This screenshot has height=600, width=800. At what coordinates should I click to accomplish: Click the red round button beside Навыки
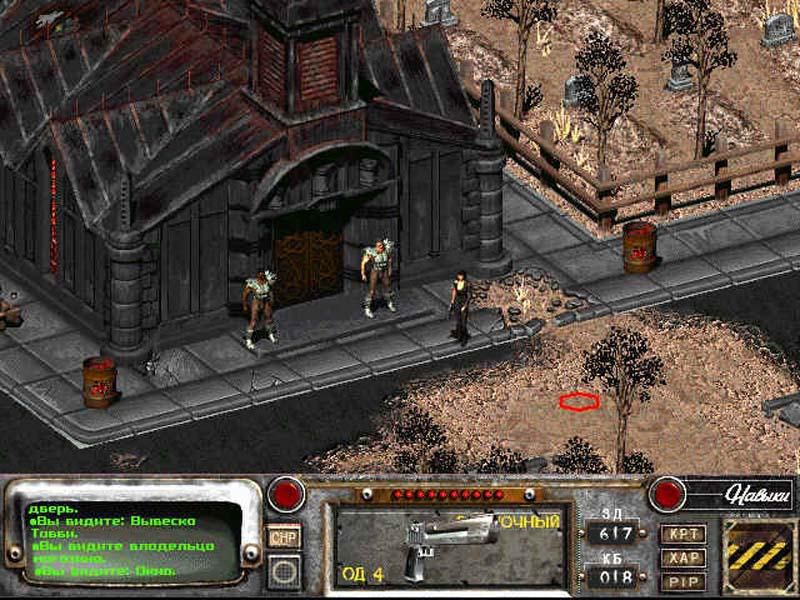pyautogui.click(x=664, y=493)
